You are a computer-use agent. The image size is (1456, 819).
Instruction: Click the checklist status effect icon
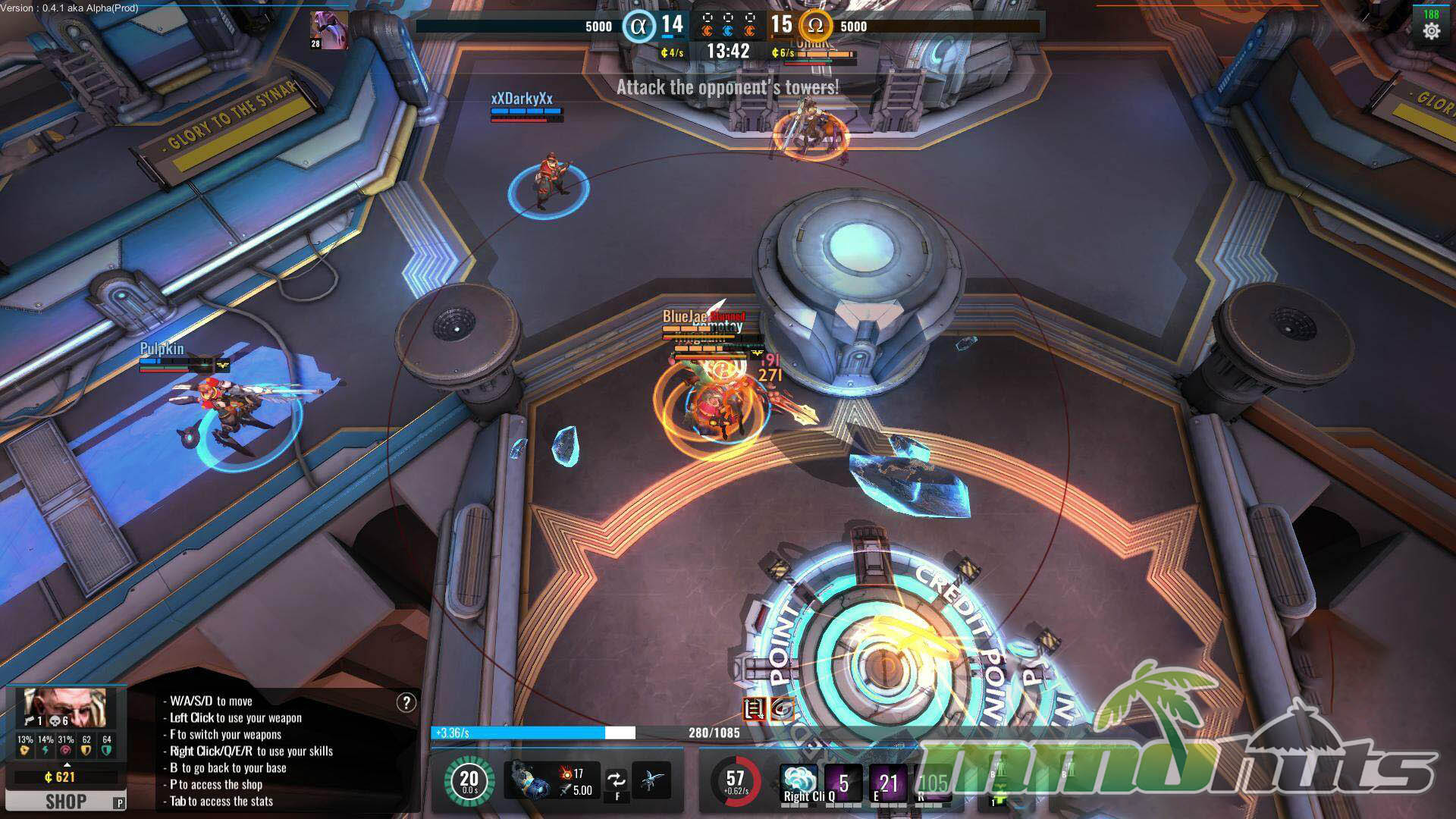pyautogui.click(x=755, y=709)
